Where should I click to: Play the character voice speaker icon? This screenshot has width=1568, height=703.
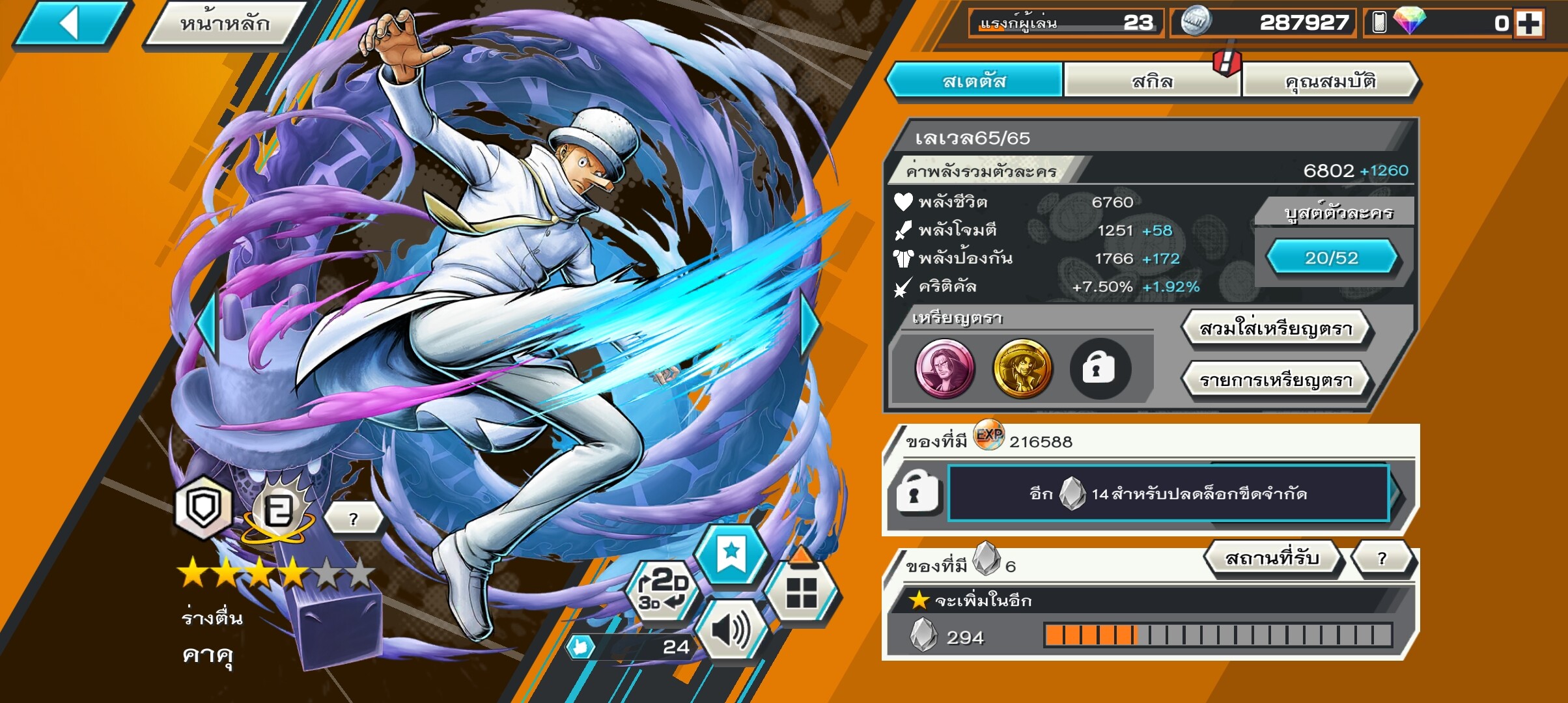(x=731, y=630)
